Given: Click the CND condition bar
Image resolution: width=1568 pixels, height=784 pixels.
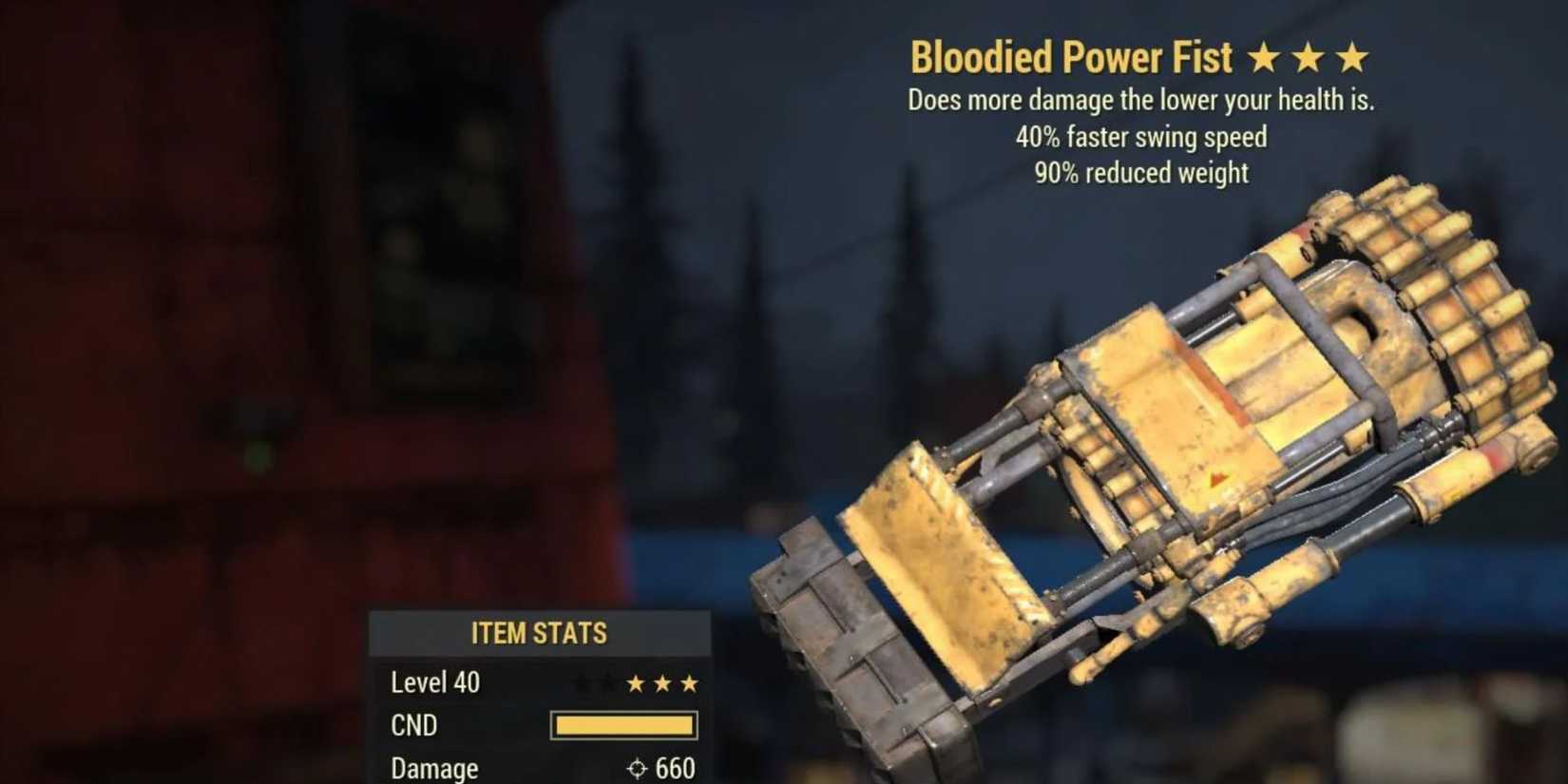Looking at the screenshot, I should [622, 725].
